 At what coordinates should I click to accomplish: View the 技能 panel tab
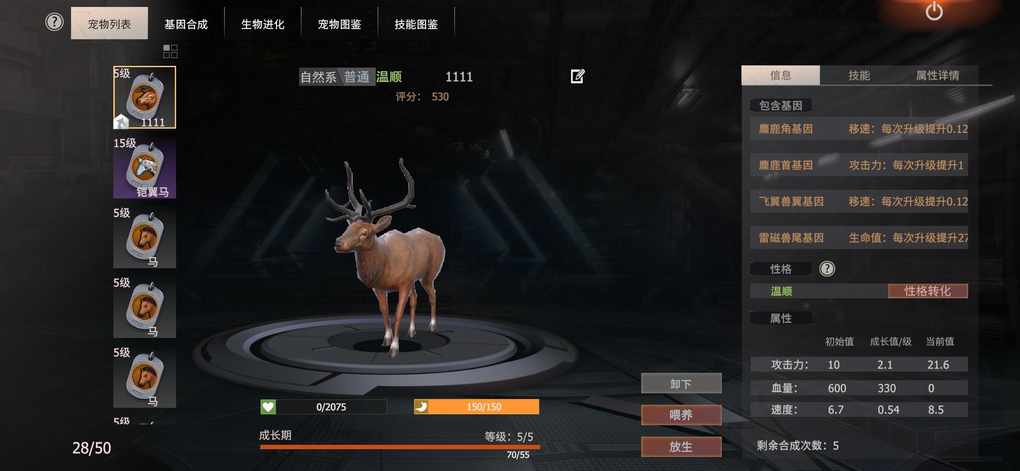click(x=858, y=75)
